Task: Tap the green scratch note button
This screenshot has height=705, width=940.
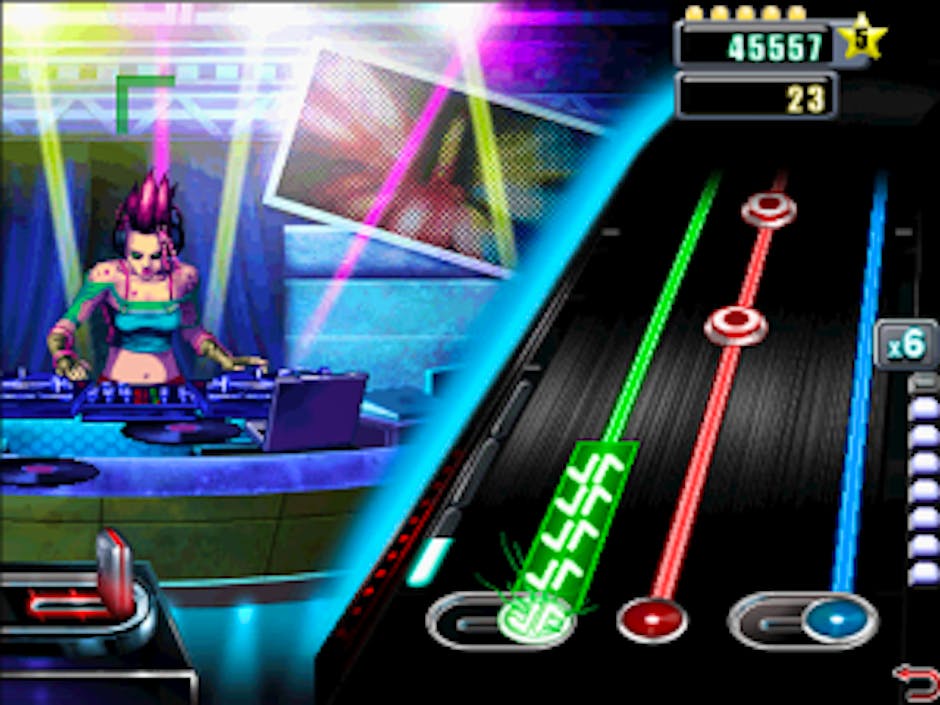Action: [535, 619]
